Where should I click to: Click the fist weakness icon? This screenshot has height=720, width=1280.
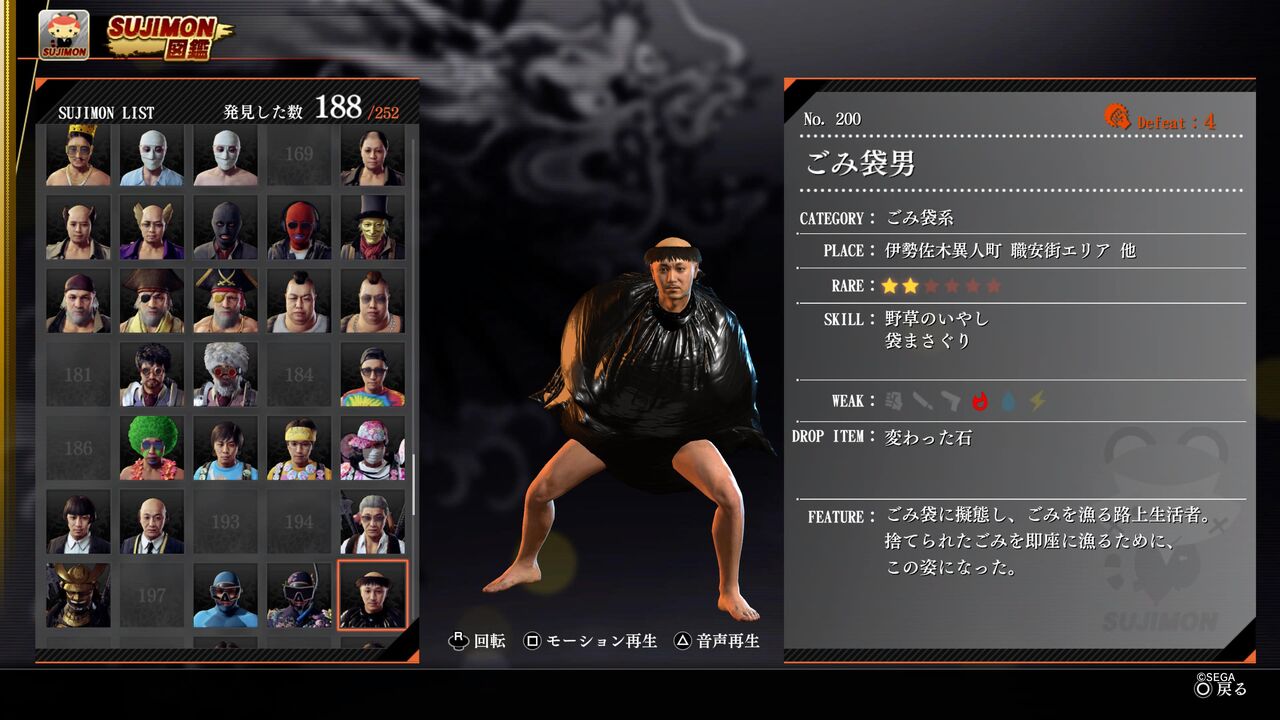(895, 400)
